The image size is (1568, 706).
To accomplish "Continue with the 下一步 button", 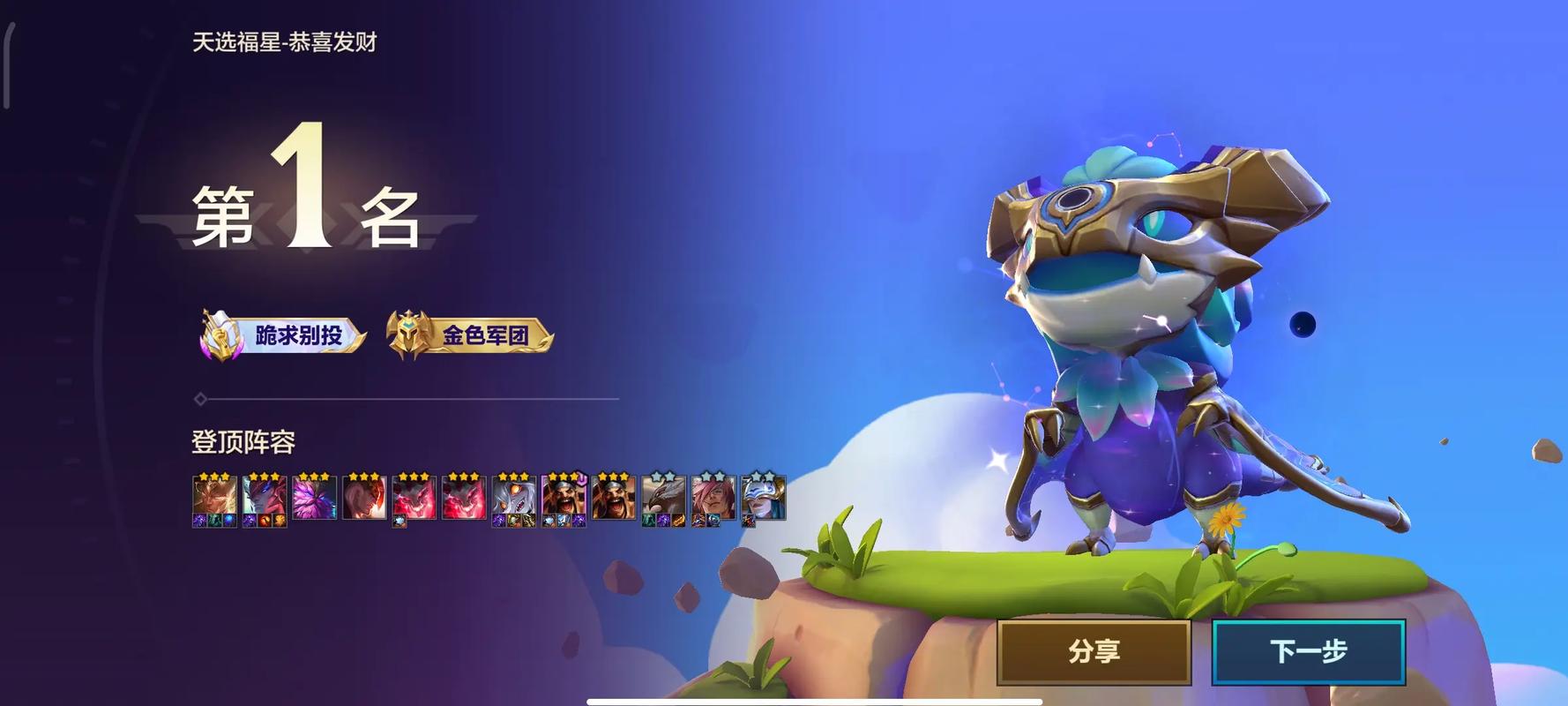I will tap(1309, 651).
